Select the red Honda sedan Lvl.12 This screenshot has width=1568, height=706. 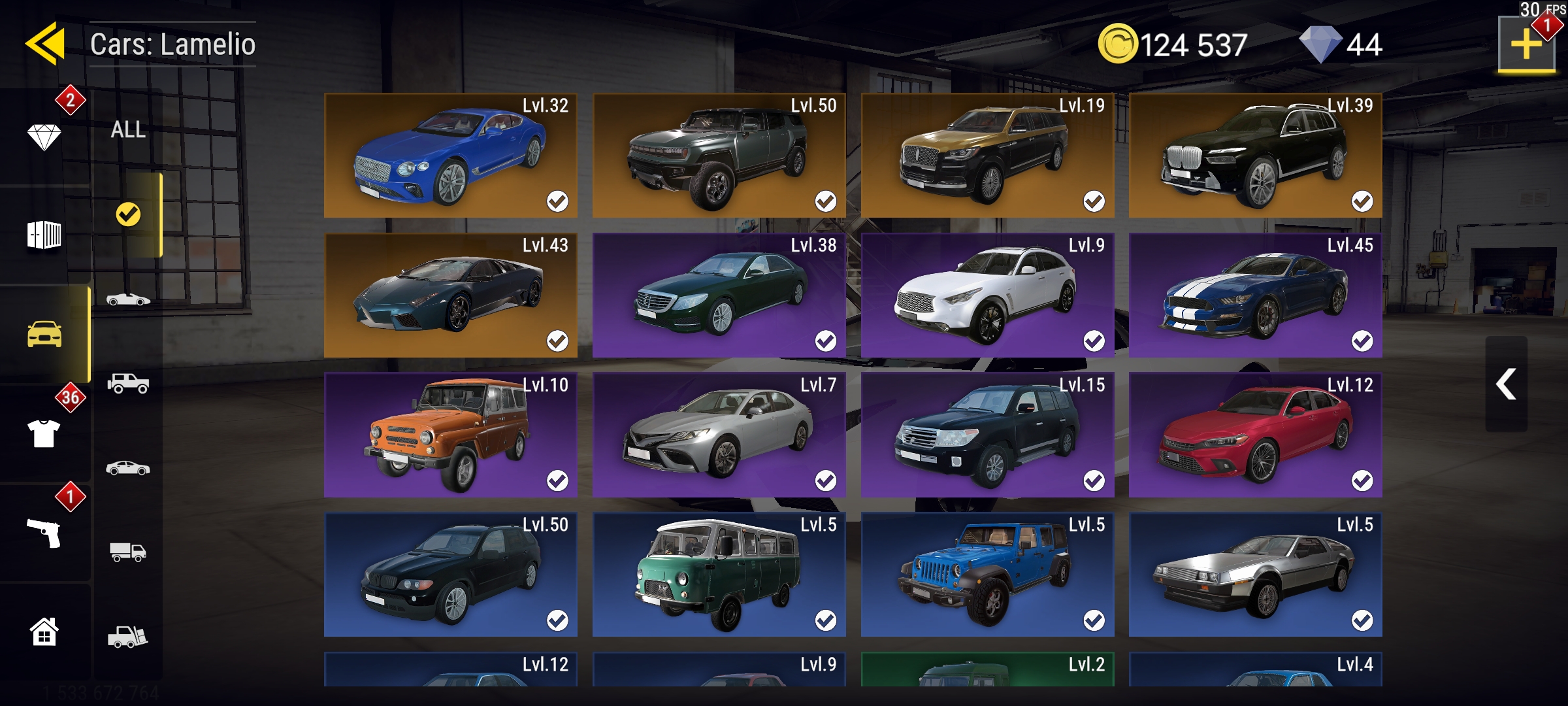(1255, 435)
